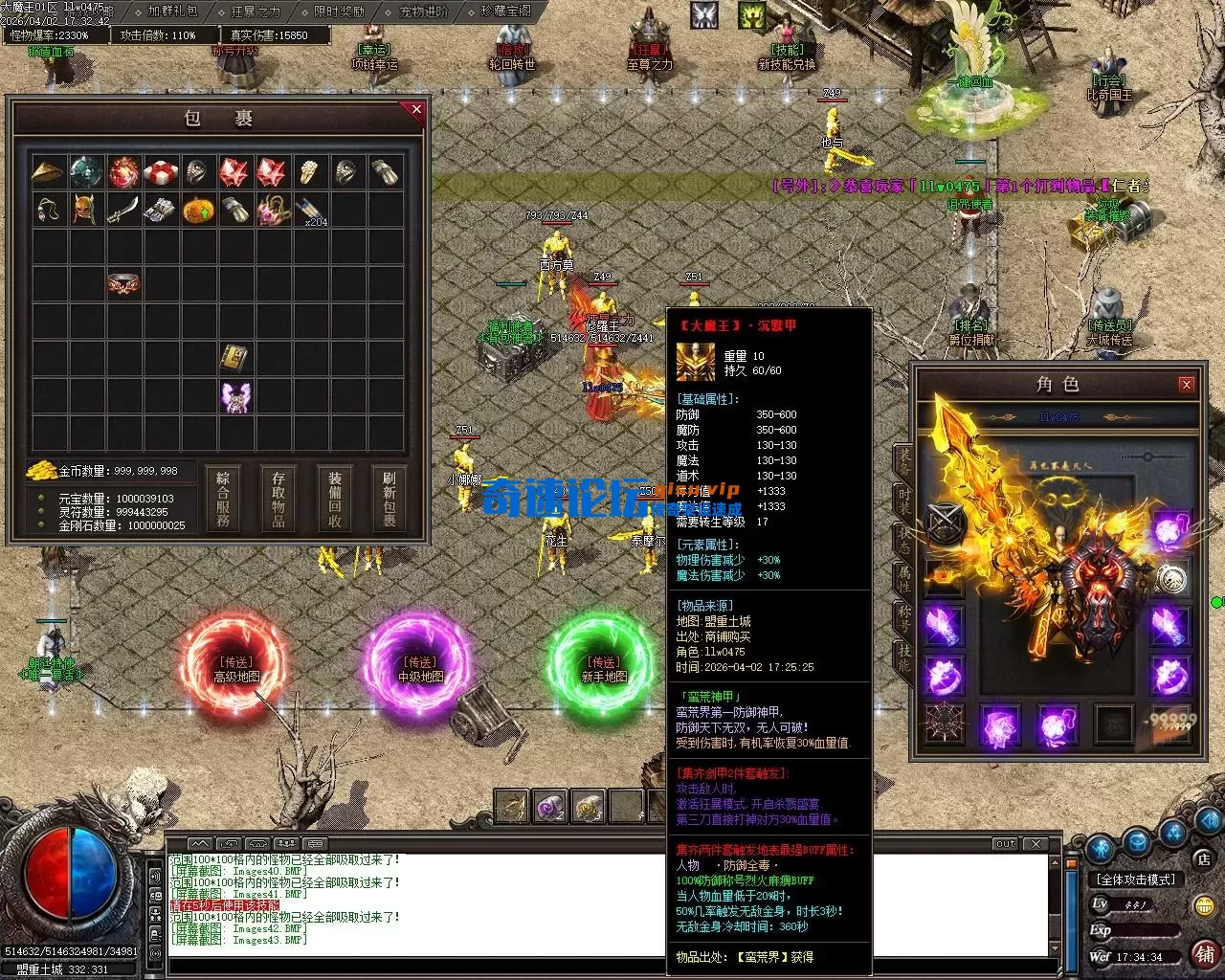This screenshot has height=980, width=1225.
Task: Open 综合服务 in the bag panel
Action: [223, 499]
